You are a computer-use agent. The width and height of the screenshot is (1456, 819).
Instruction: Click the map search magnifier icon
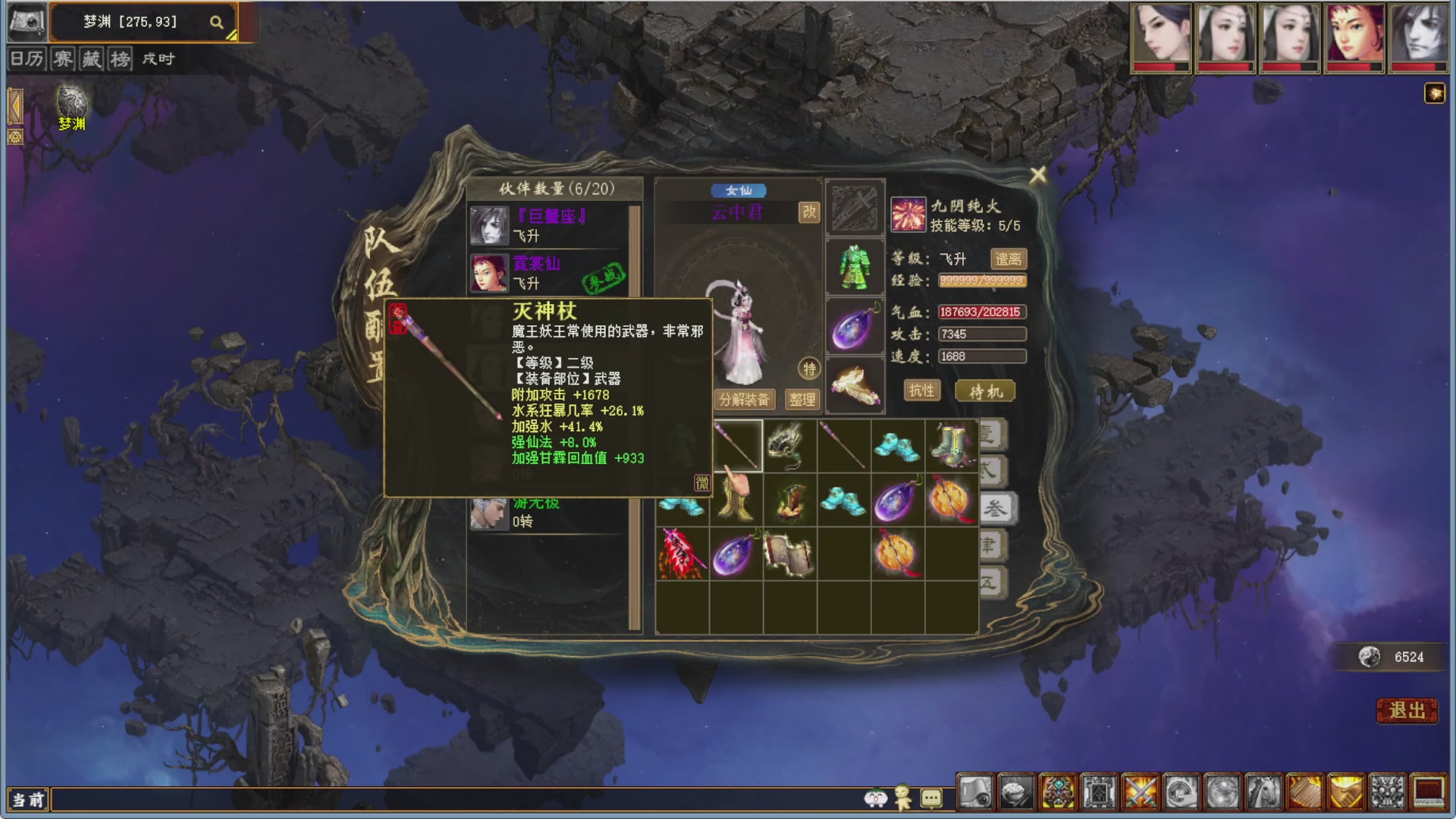click(217, 23)
